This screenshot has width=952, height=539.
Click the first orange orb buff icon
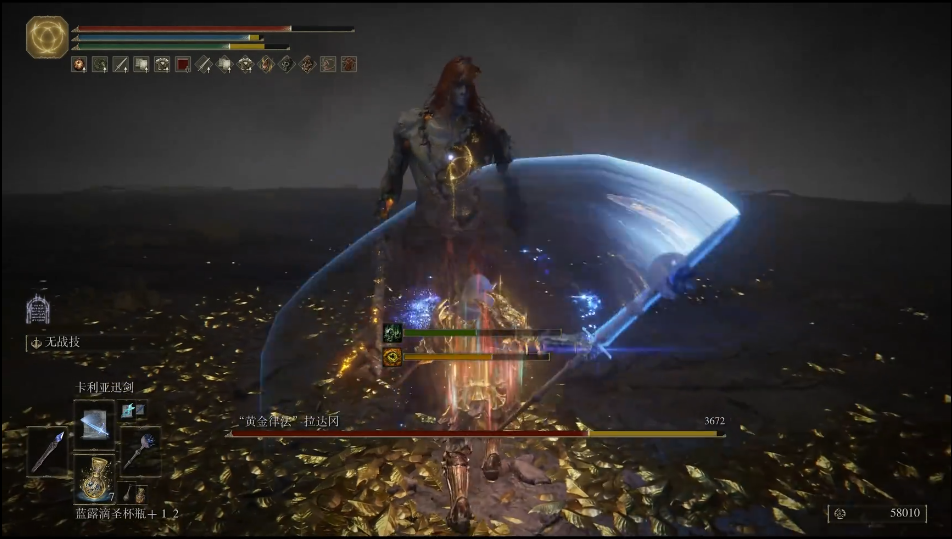(78, 64)
